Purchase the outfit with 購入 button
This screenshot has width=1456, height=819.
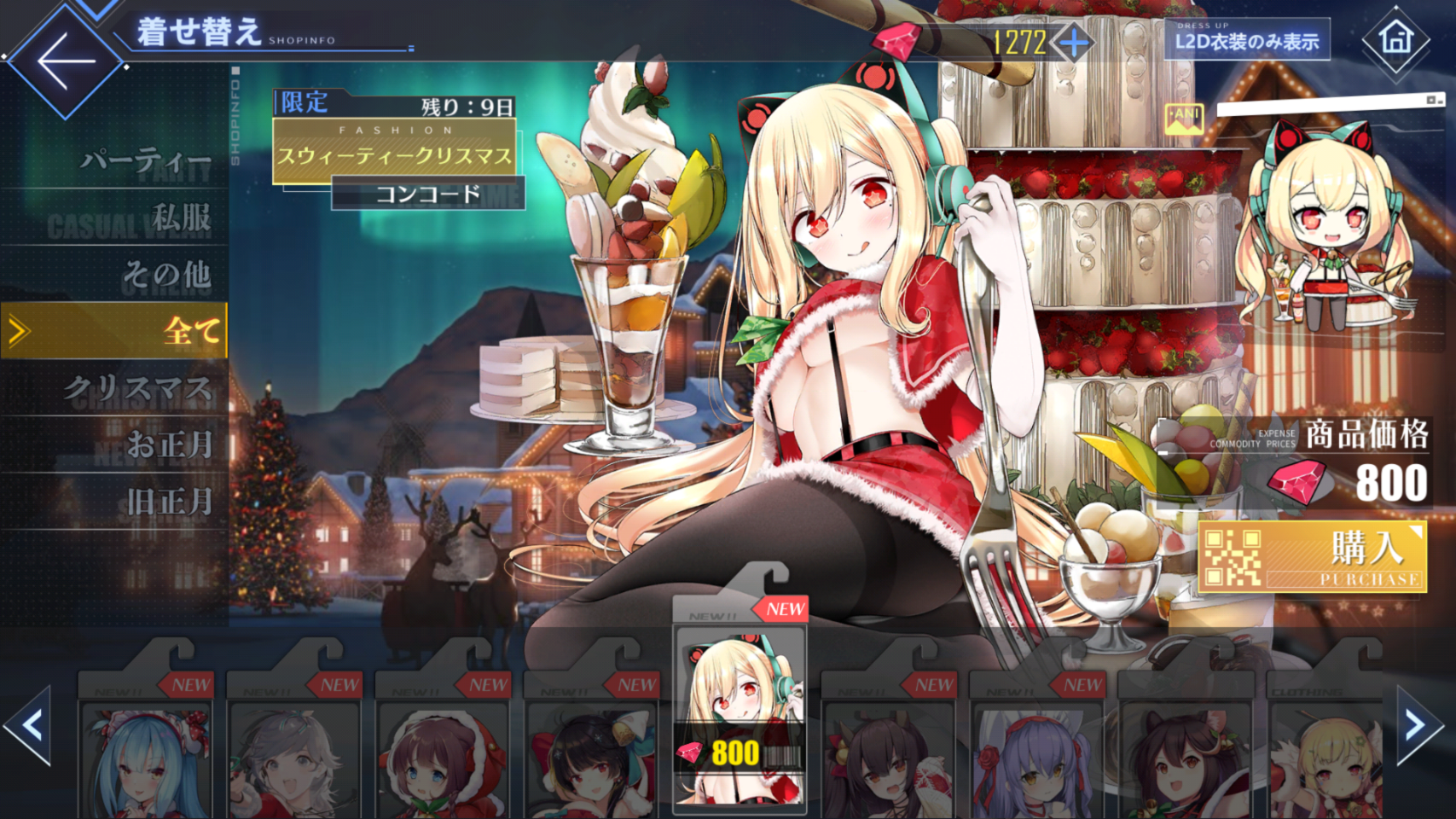pos(1312,557)
